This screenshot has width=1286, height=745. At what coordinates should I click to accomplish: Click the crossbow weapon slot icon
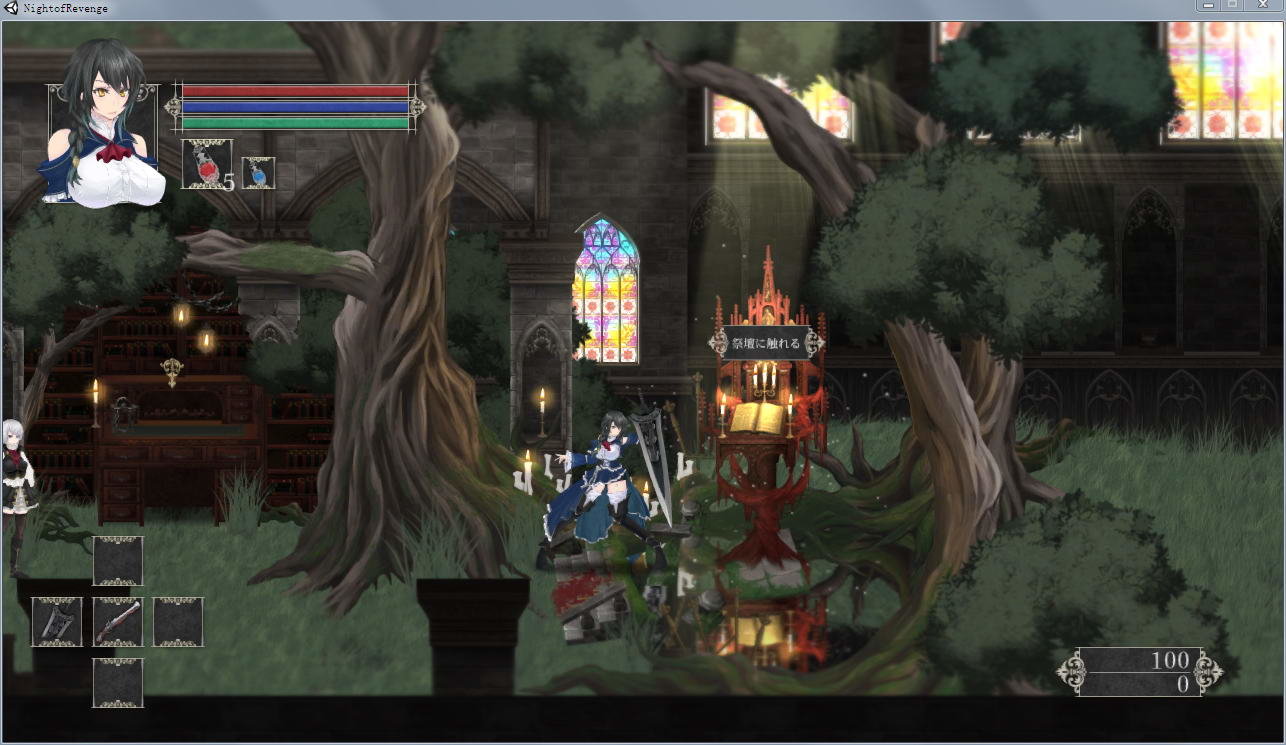coord(56,621)
